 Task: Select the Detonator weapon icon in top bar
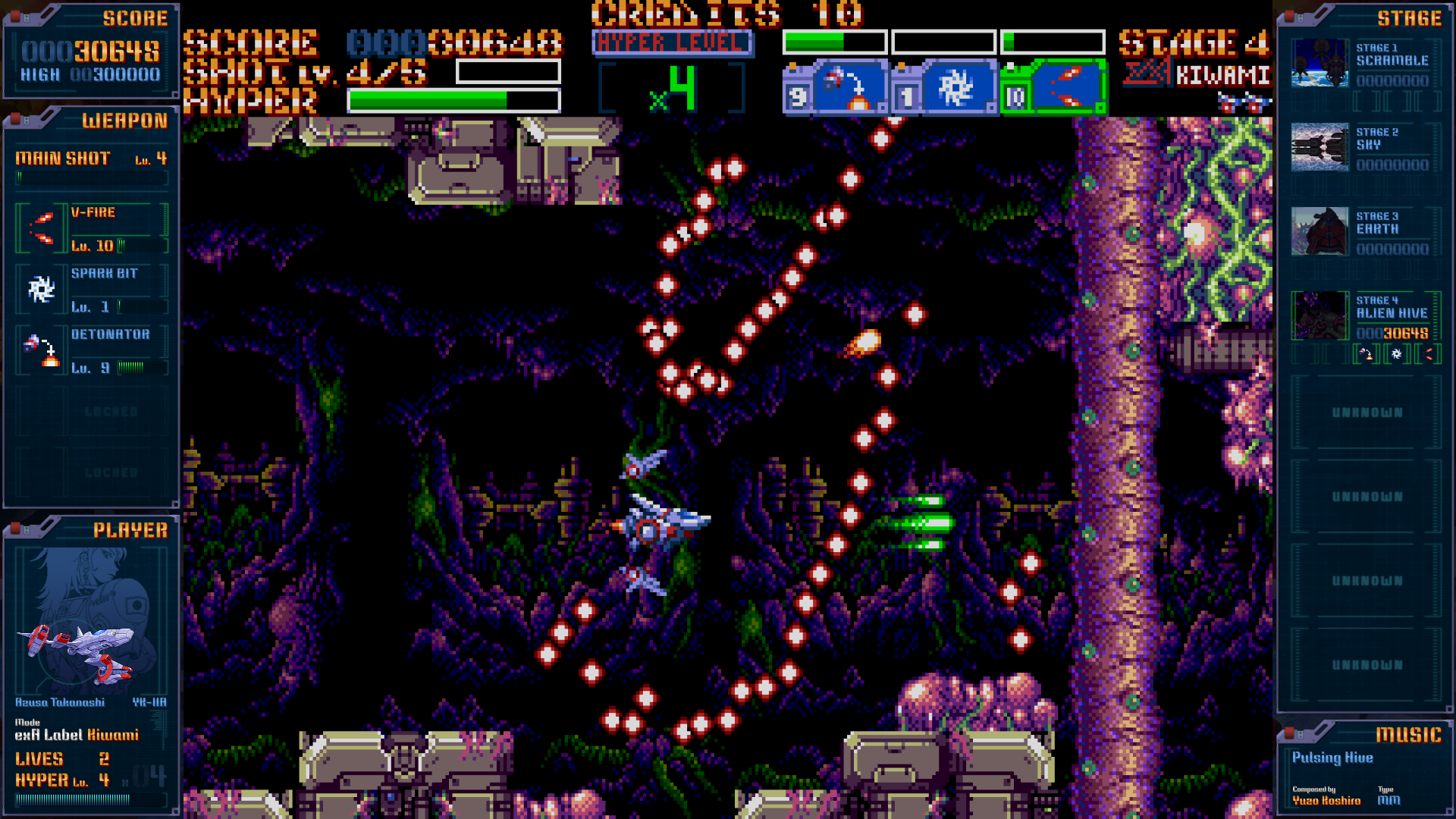(x=849, y=88)
